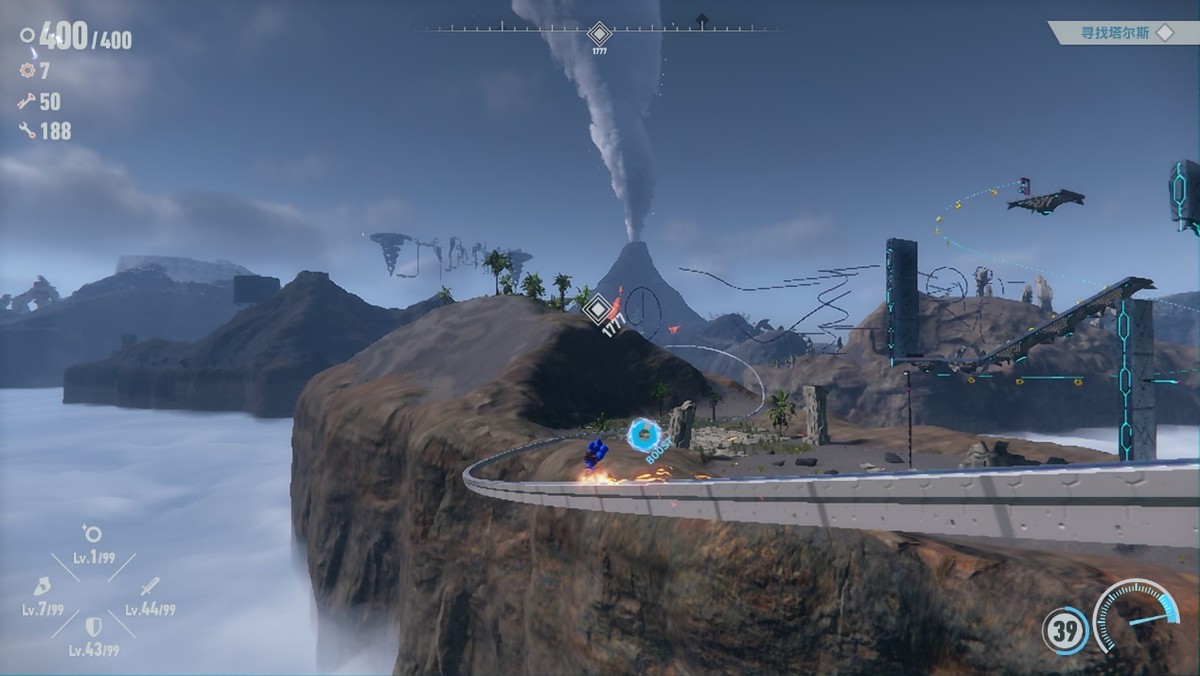The height and width of the screenshot is (676, 1200).
Task: Select the ring level icon
Action: (x=93, y=534)
